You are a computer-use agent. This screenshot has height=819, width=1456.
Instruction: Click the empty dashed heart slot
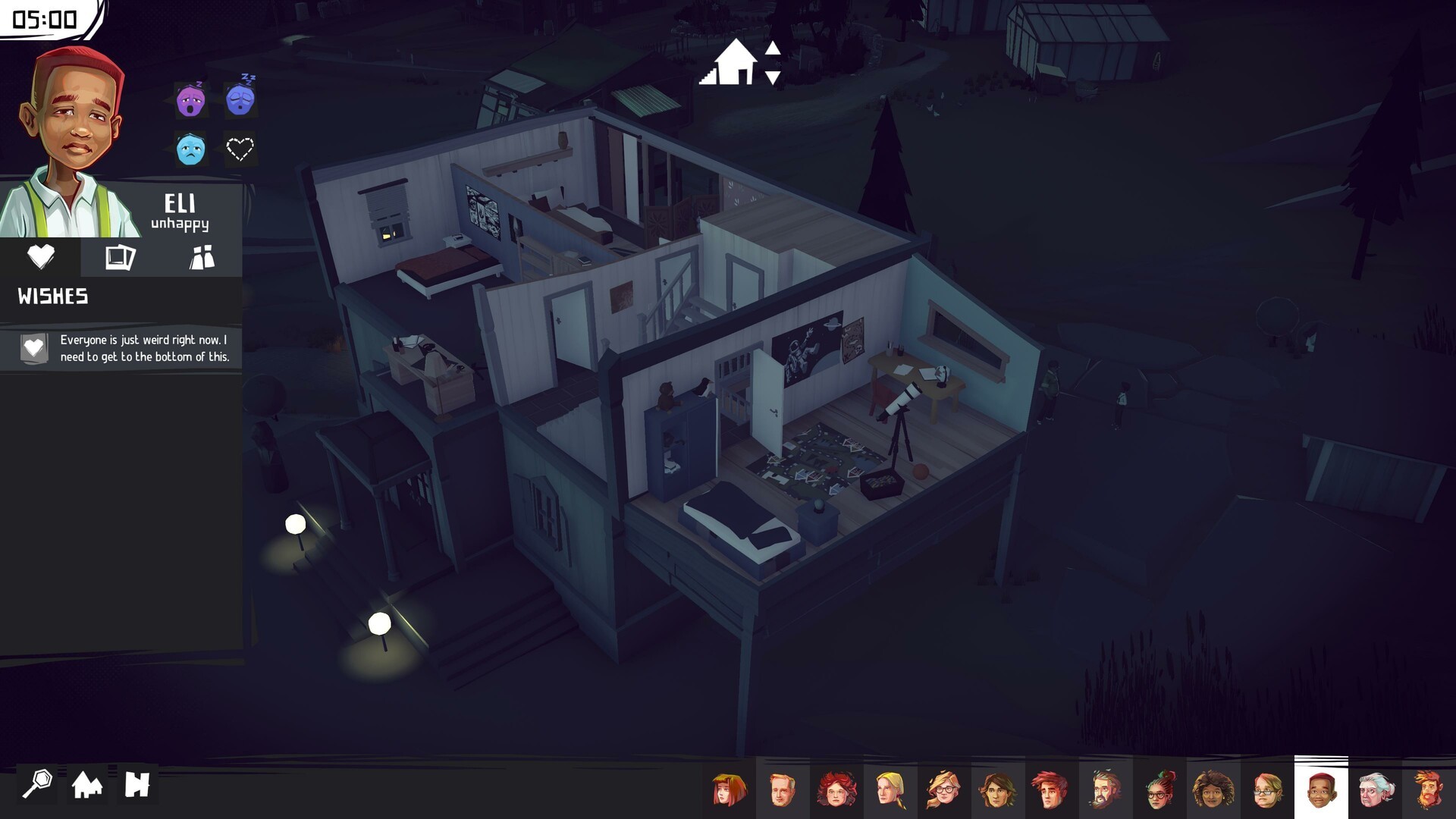pyautogui.click(x=240, y=149)
